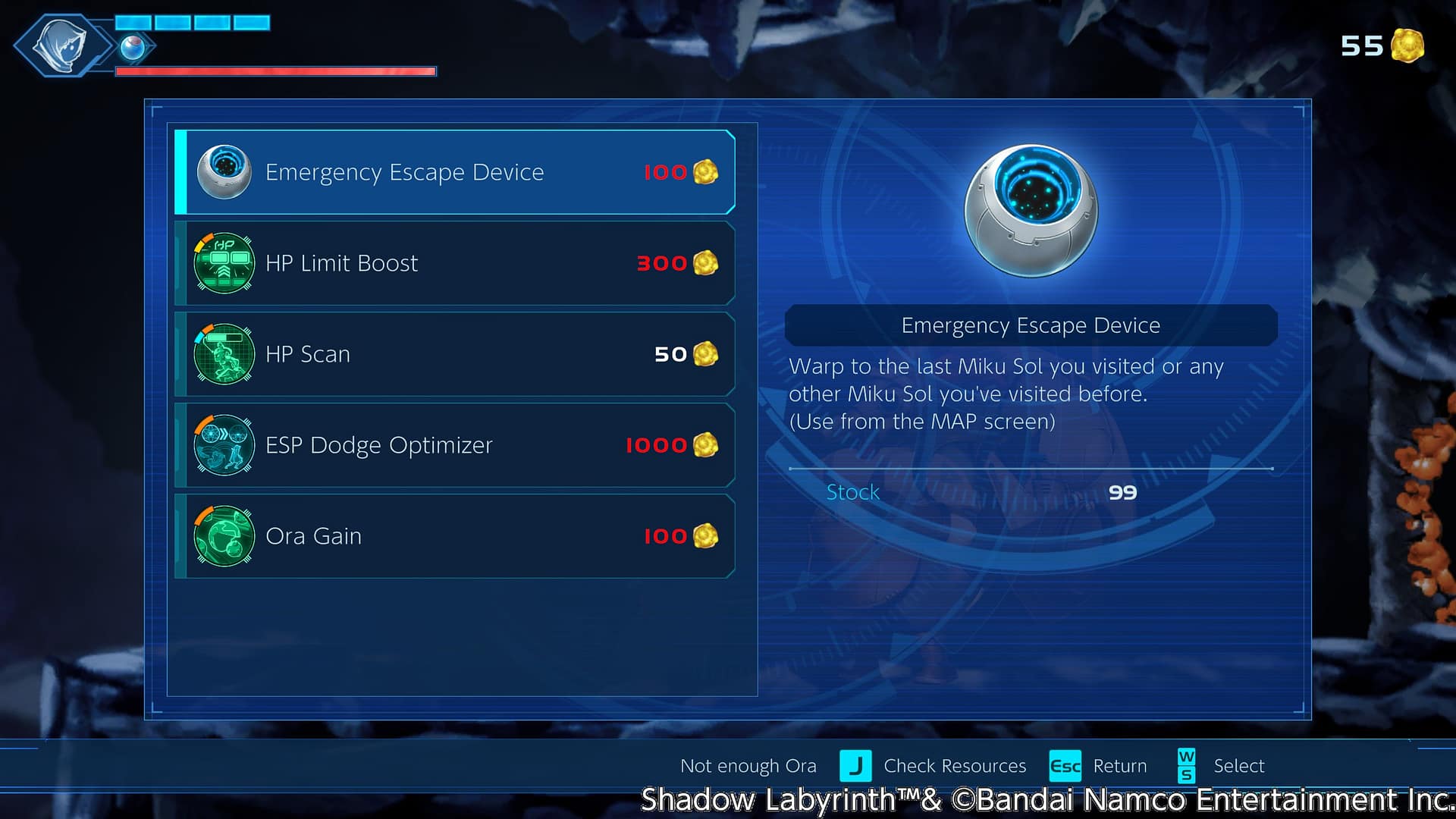This screenshot has width=1456, height=819.
Task: Click the HP Limit Boost item icon
Action: (224, 263)
